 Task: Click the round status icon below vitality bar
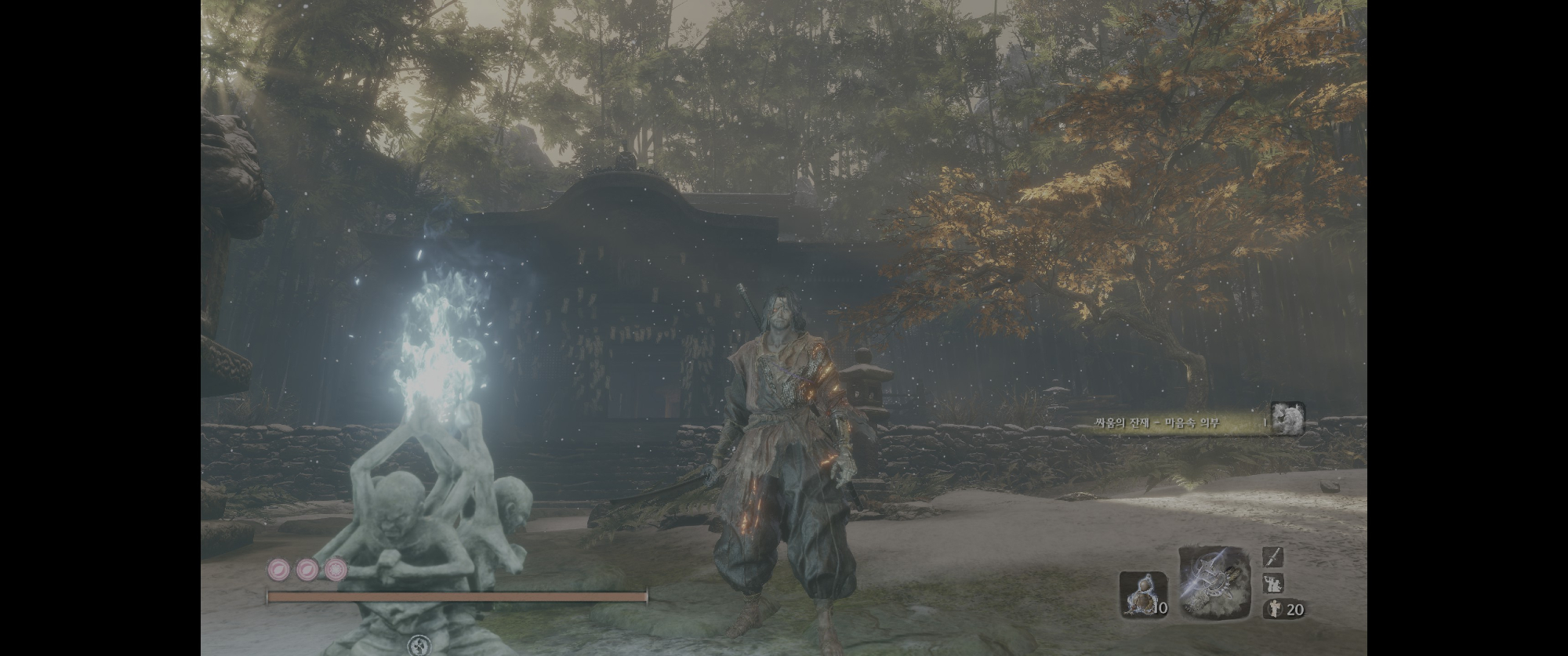(419, 646)
